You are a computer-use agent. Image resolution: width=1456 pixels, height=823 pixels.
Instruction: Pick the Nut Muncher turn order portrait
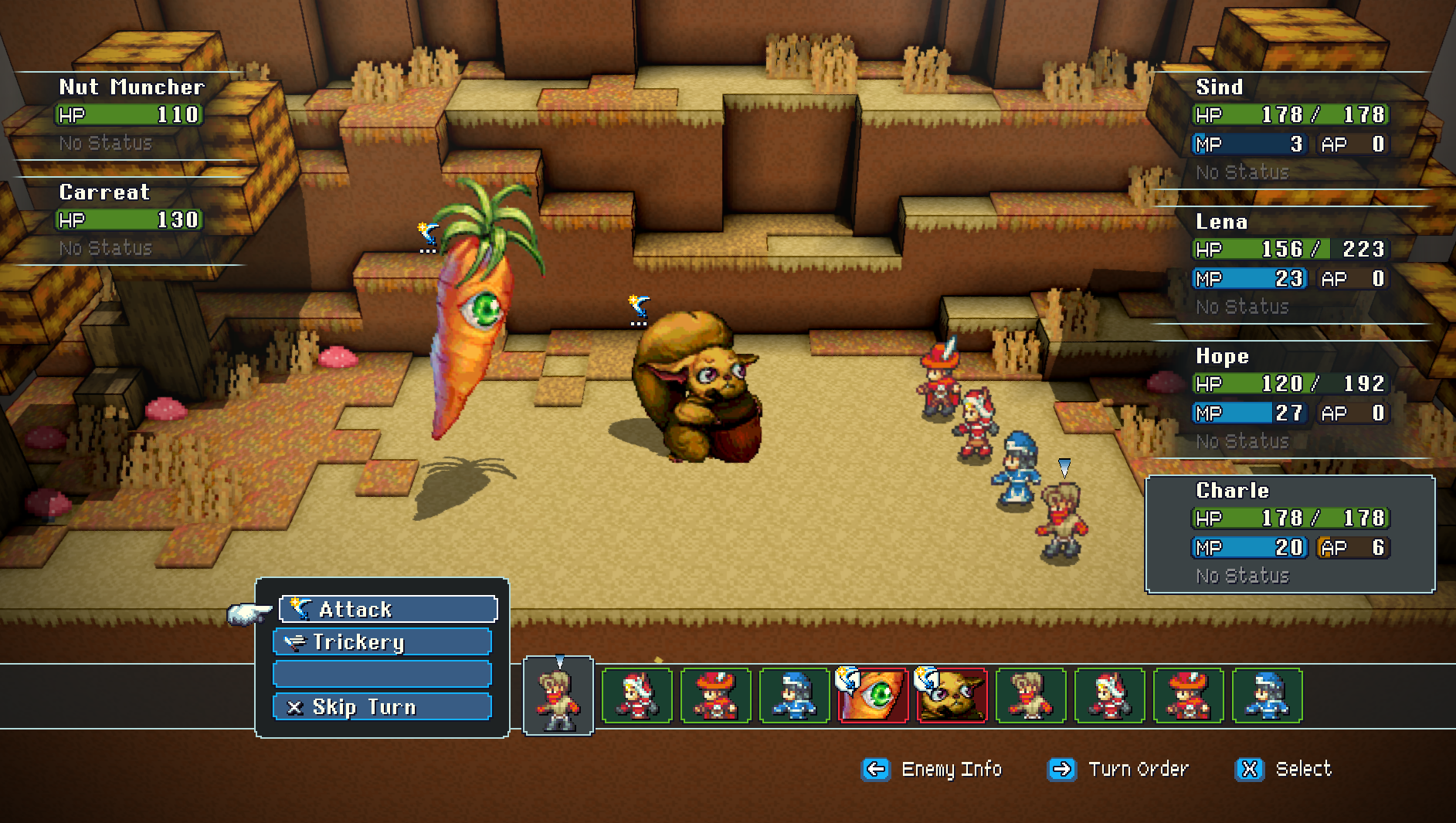[952, 695]
